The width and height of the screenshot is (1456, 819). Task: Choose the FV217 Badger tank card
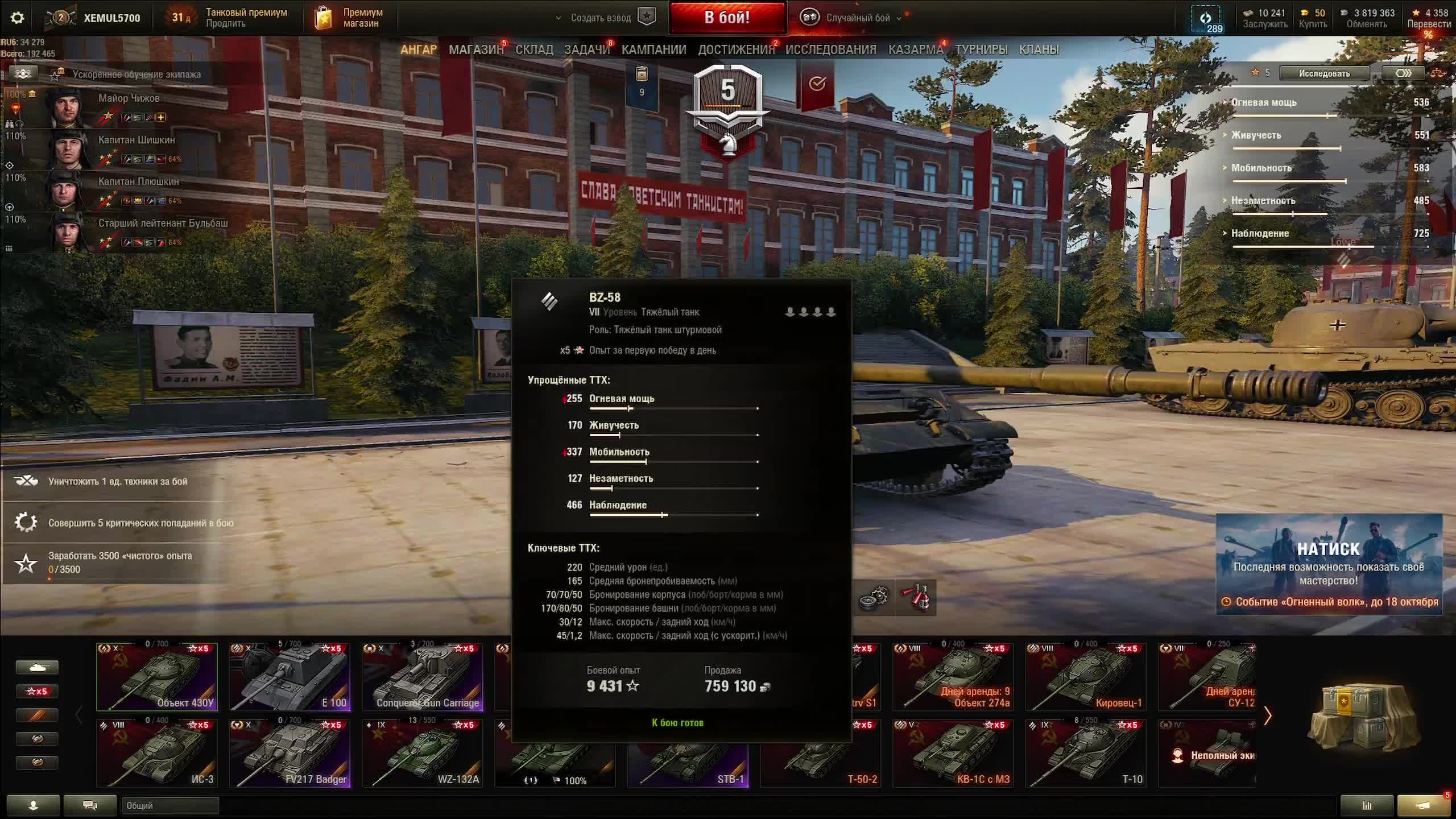[x=290, y=754]
